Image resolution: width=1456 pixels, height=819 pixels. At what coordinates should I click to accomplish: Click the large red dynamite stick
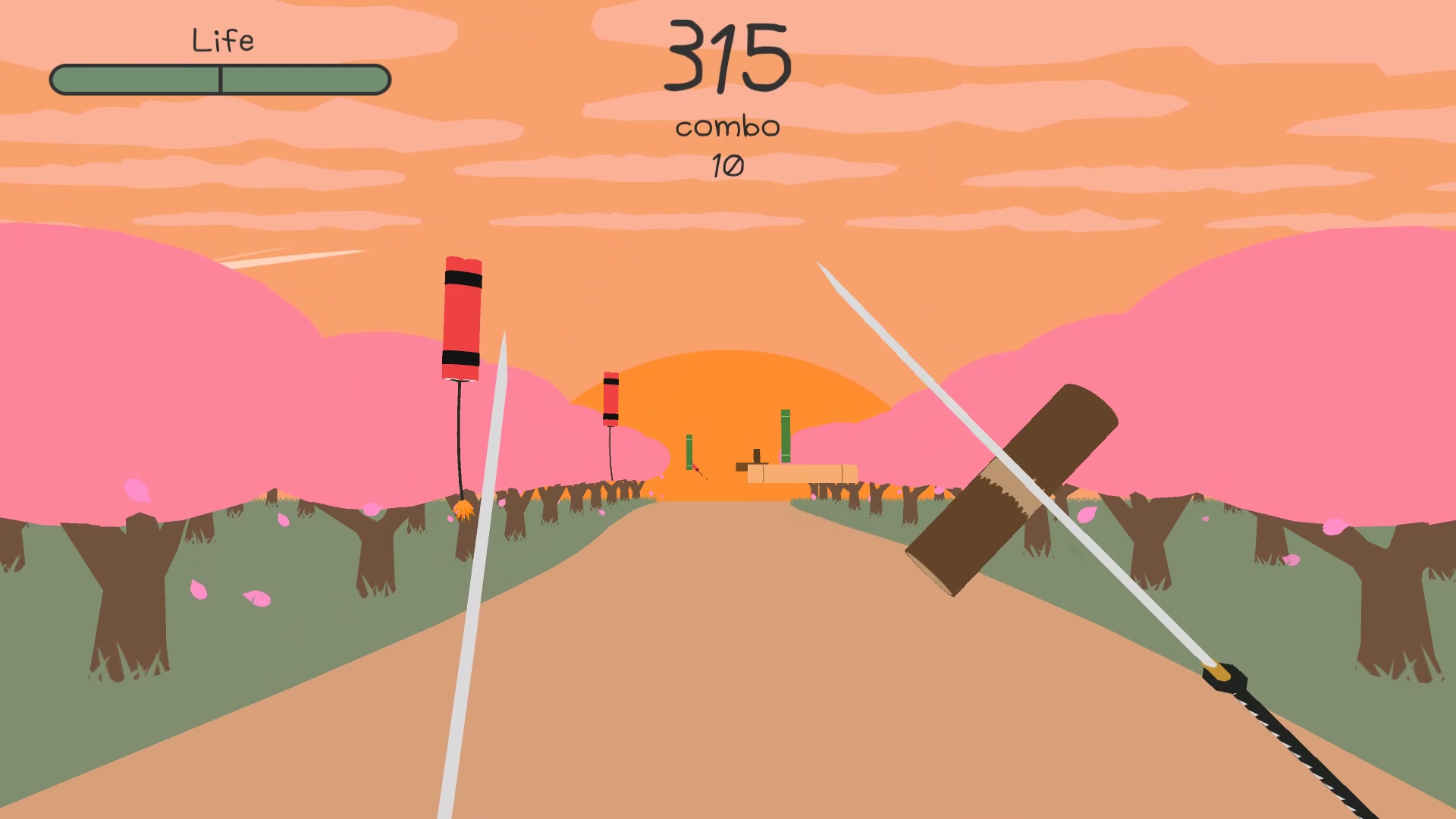(463, 318)
